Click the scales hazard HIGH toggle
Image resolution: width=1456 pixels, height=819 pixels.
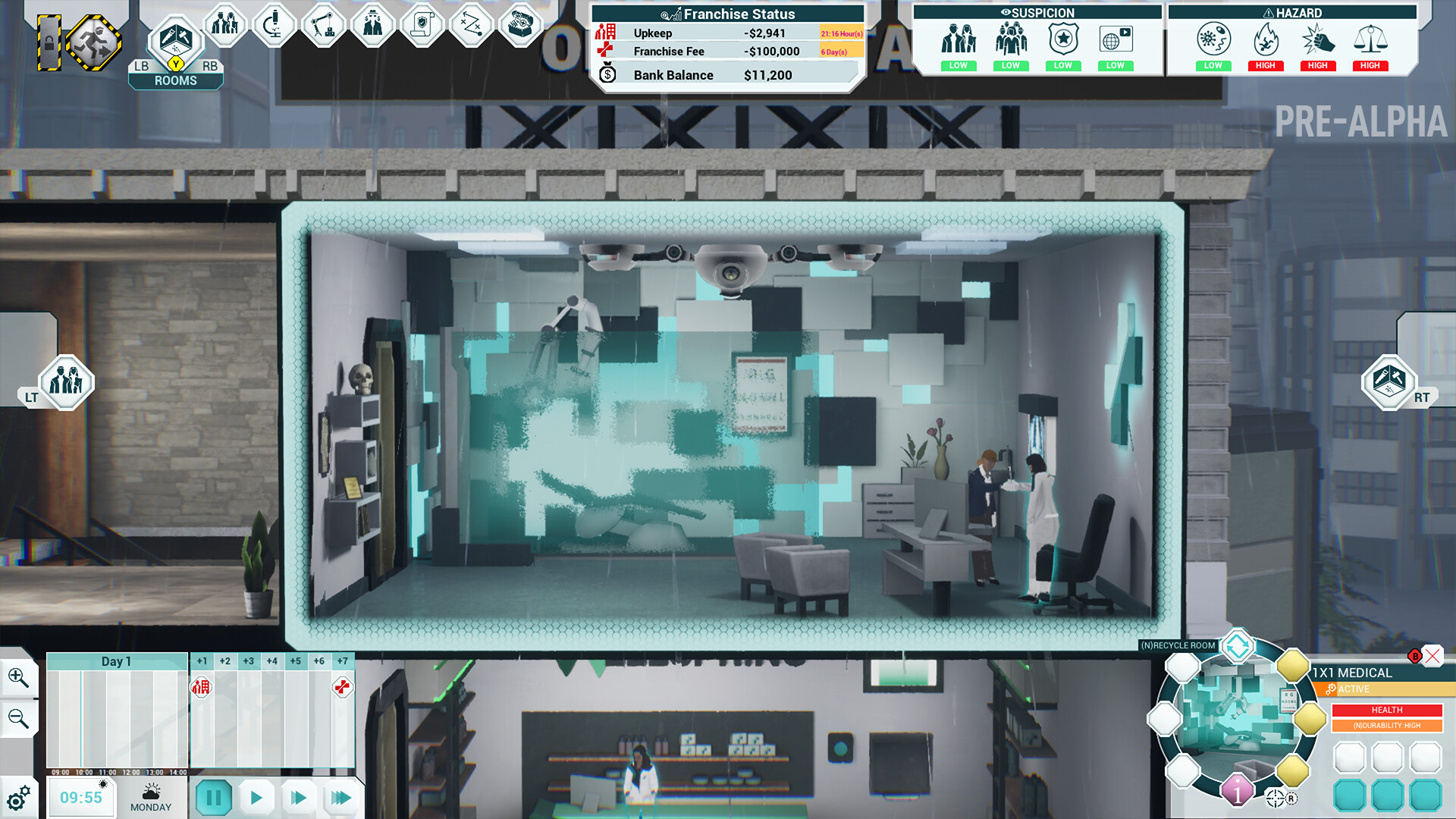pos(1370,66)
